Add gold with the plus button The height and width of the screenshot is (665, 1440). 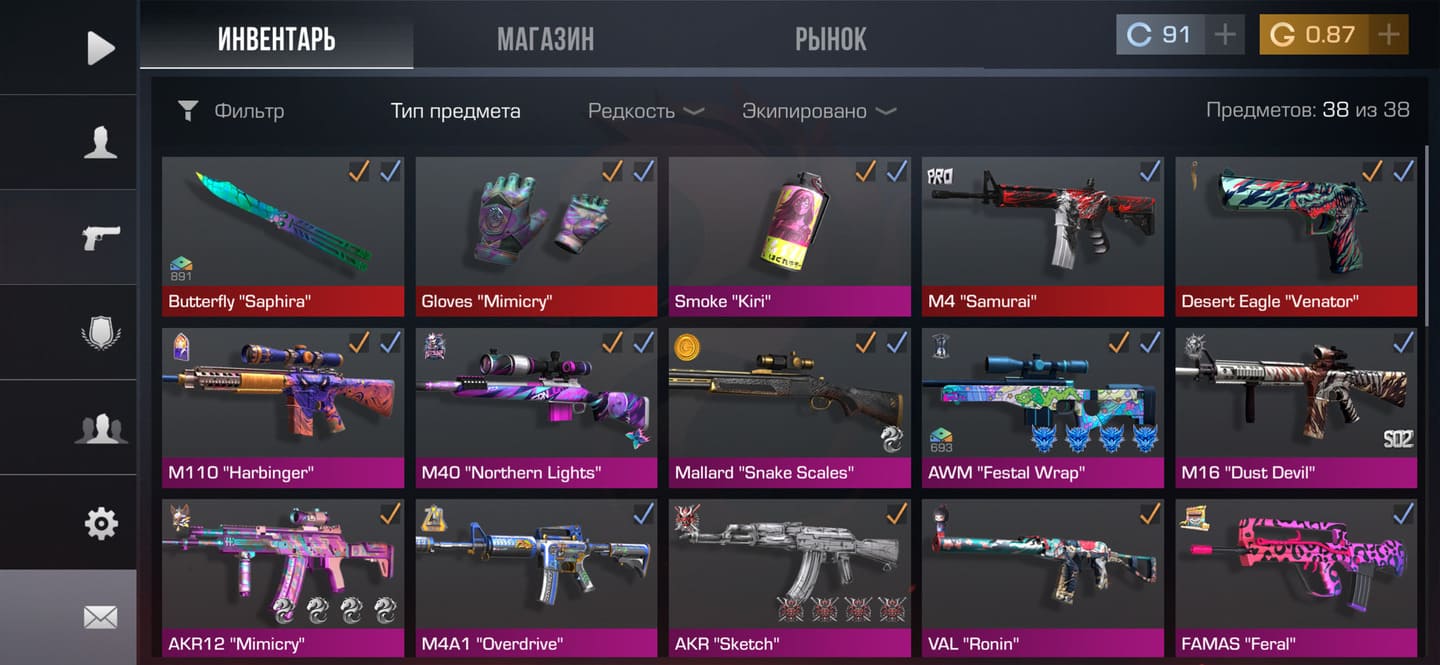pyautogui.click(x=1388, y=35)
